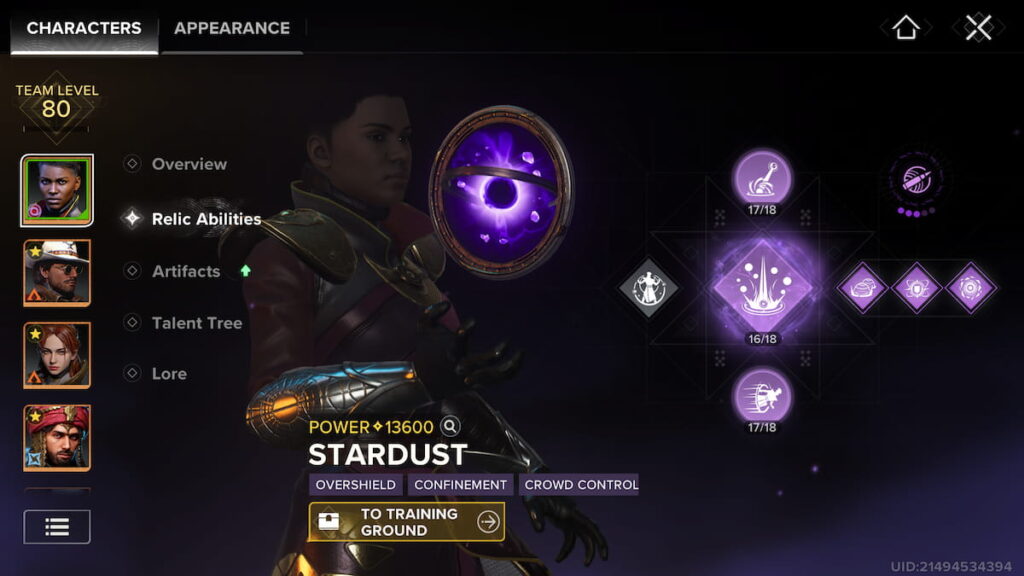Go to Training Ground
The height and width of the screenshot is (576, 1024).
tap(406, 521)
